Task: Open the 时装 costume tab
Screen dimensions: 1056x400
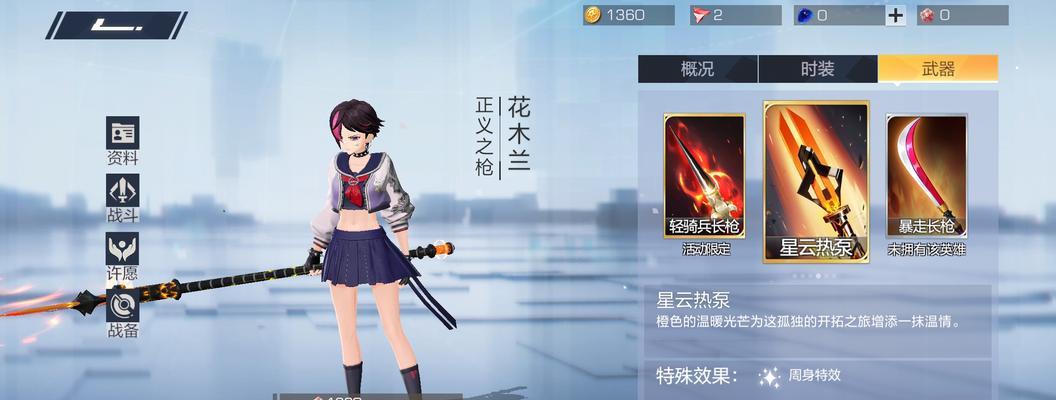Action: pyautogui.click(x=817, y=69)
